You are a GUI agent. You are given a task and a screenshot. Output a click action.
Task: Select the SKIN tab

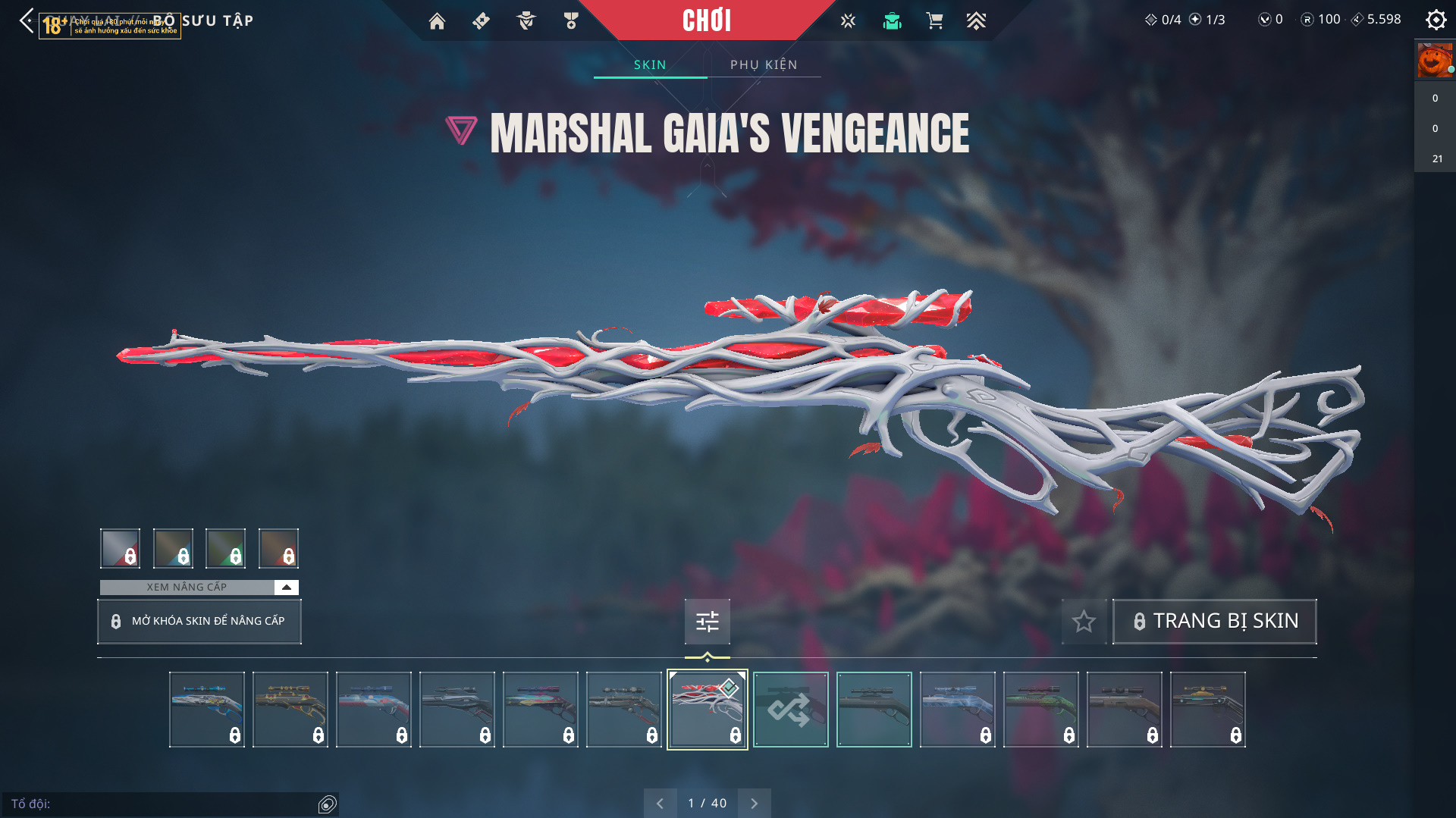pyautogui.click(x=650, y=65)
